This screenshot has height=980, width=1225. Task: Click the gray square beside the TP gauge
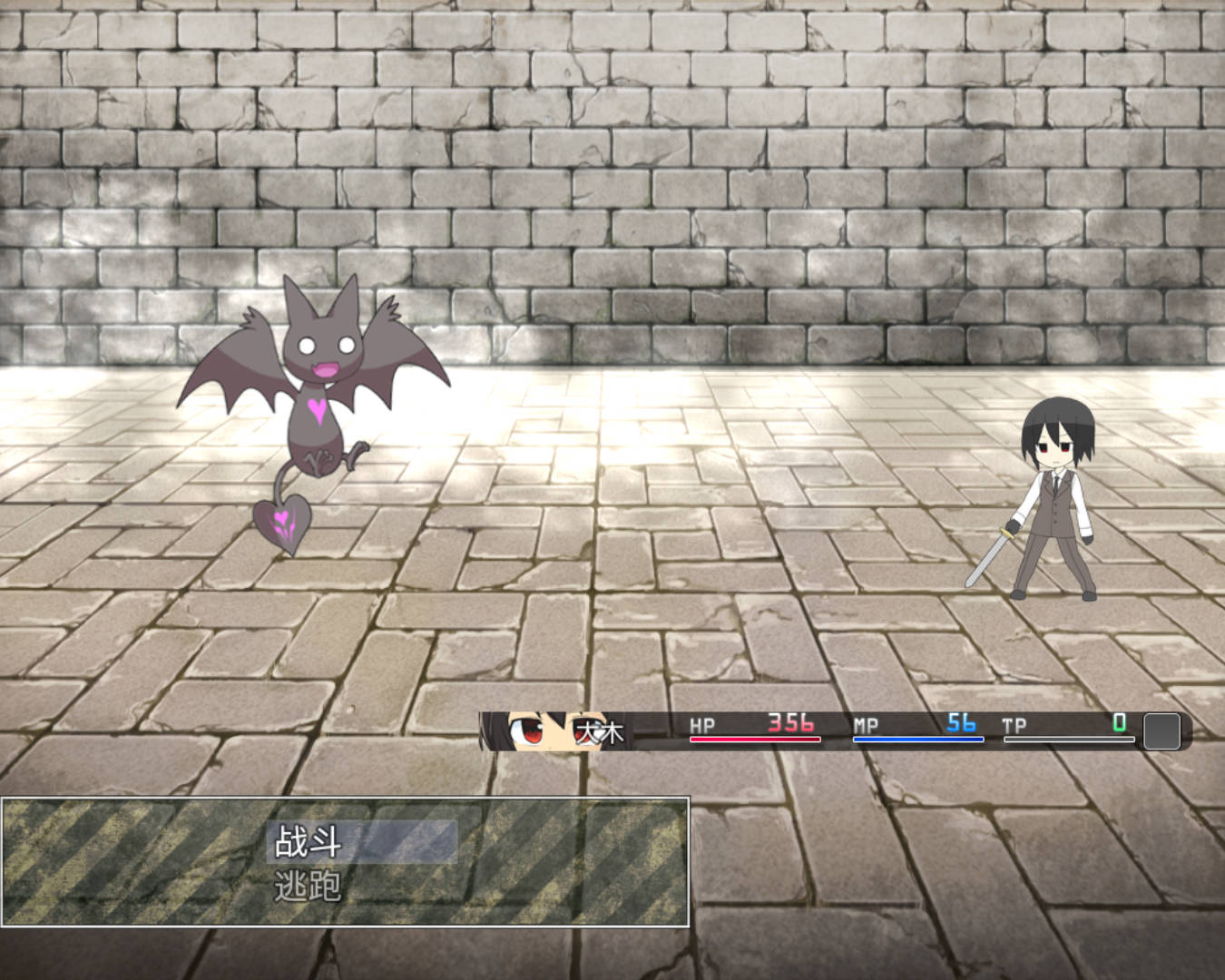[1161, 730]
